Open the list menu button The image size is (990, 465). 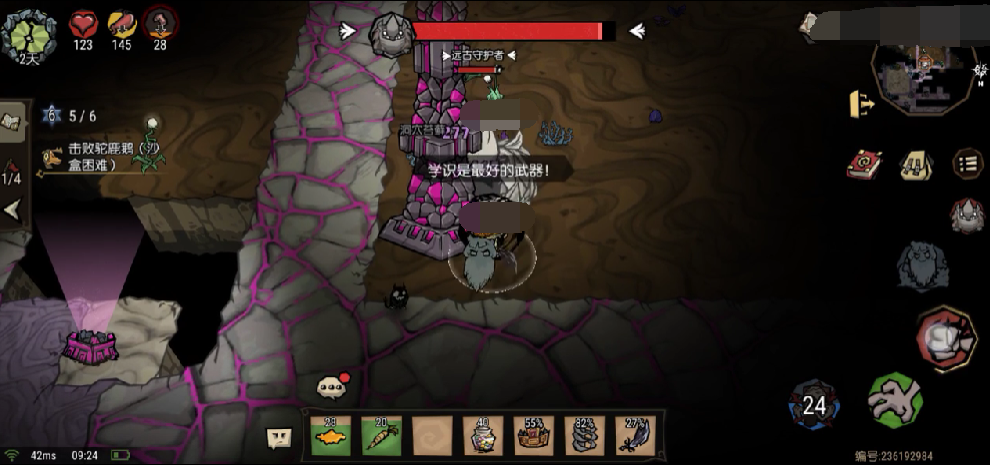(x=967, y=164)
